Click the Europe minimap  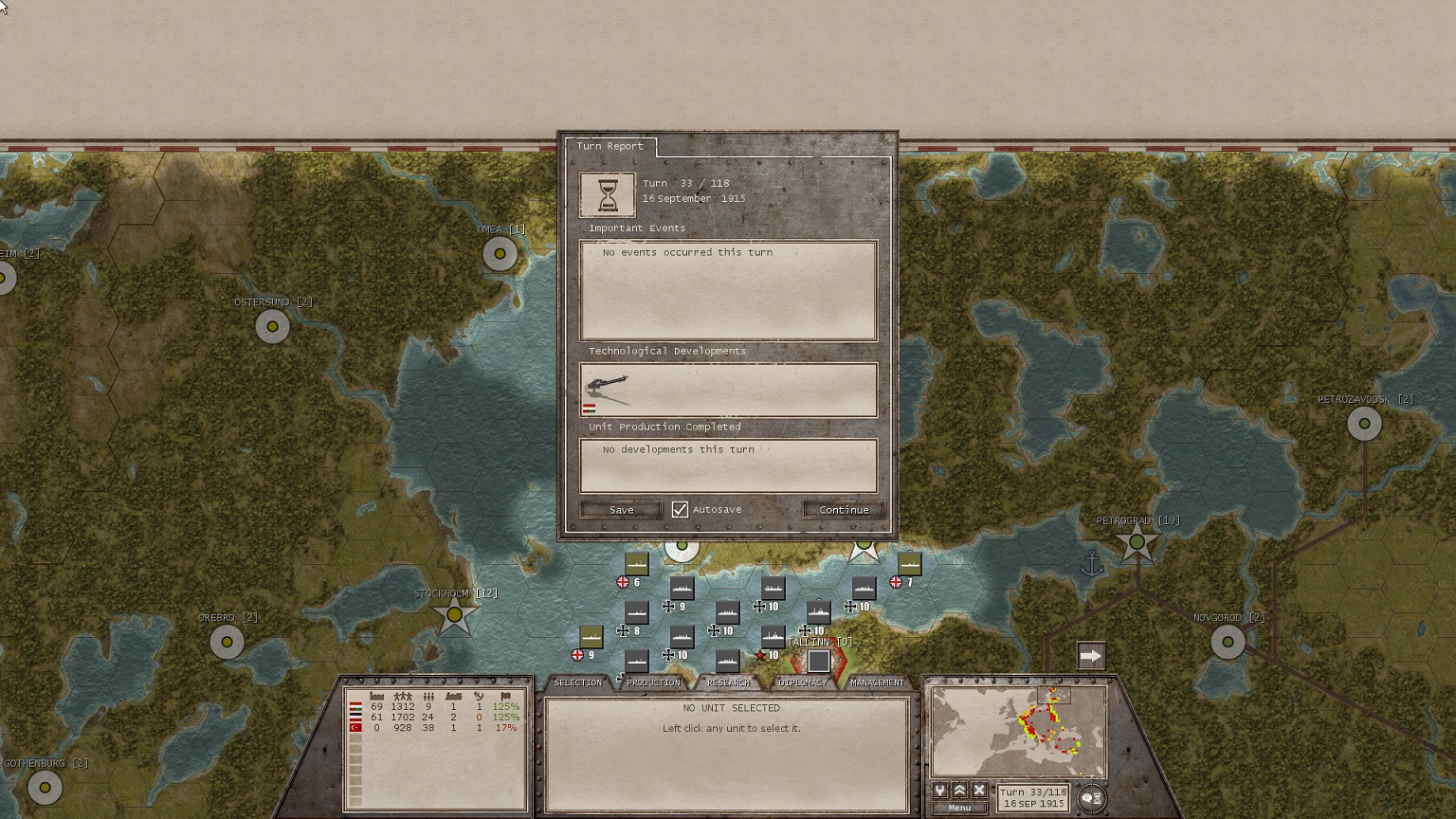click(1019, 732)
